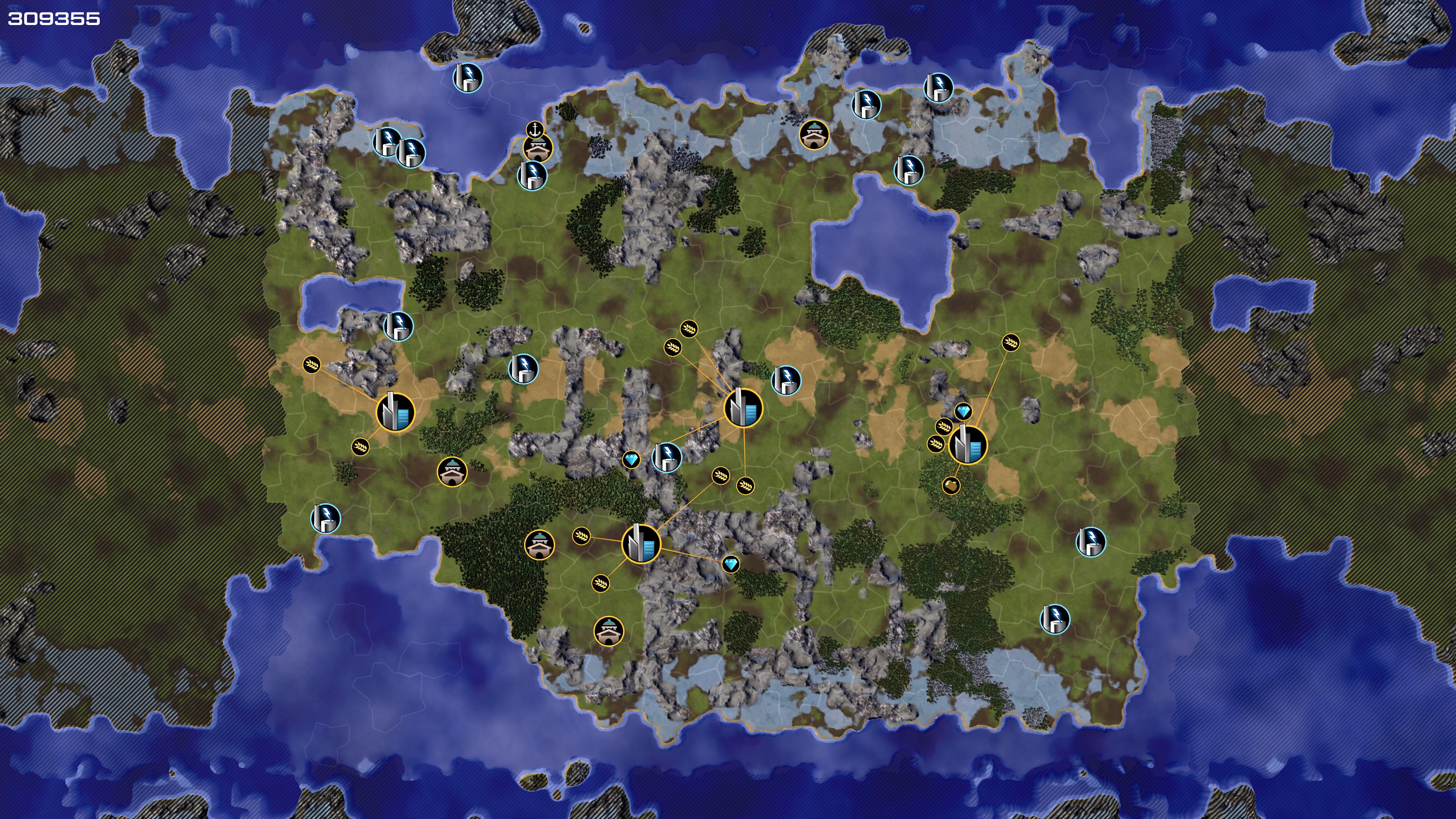
Task: Select the power plant marker out in the sea
Action: point(468,77)
